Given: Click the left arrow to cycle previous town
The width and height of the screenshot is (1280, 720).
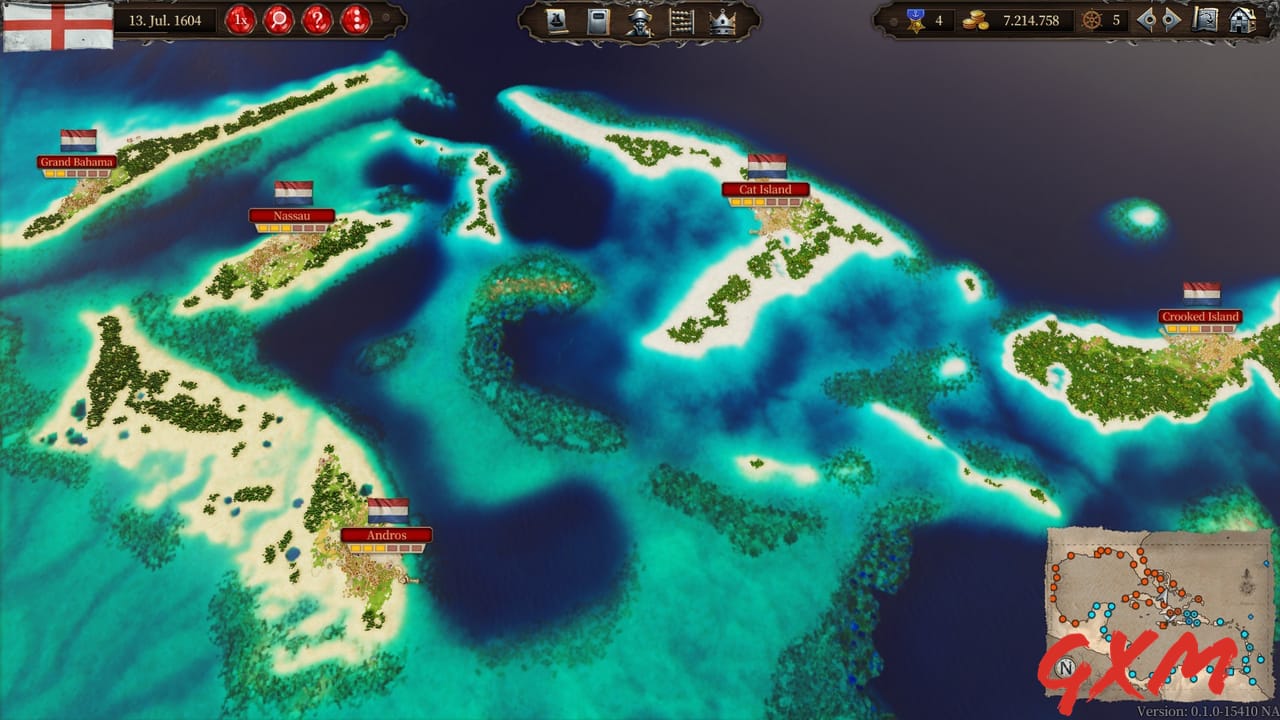Looking at the screenshot, I should (1148, 20).
